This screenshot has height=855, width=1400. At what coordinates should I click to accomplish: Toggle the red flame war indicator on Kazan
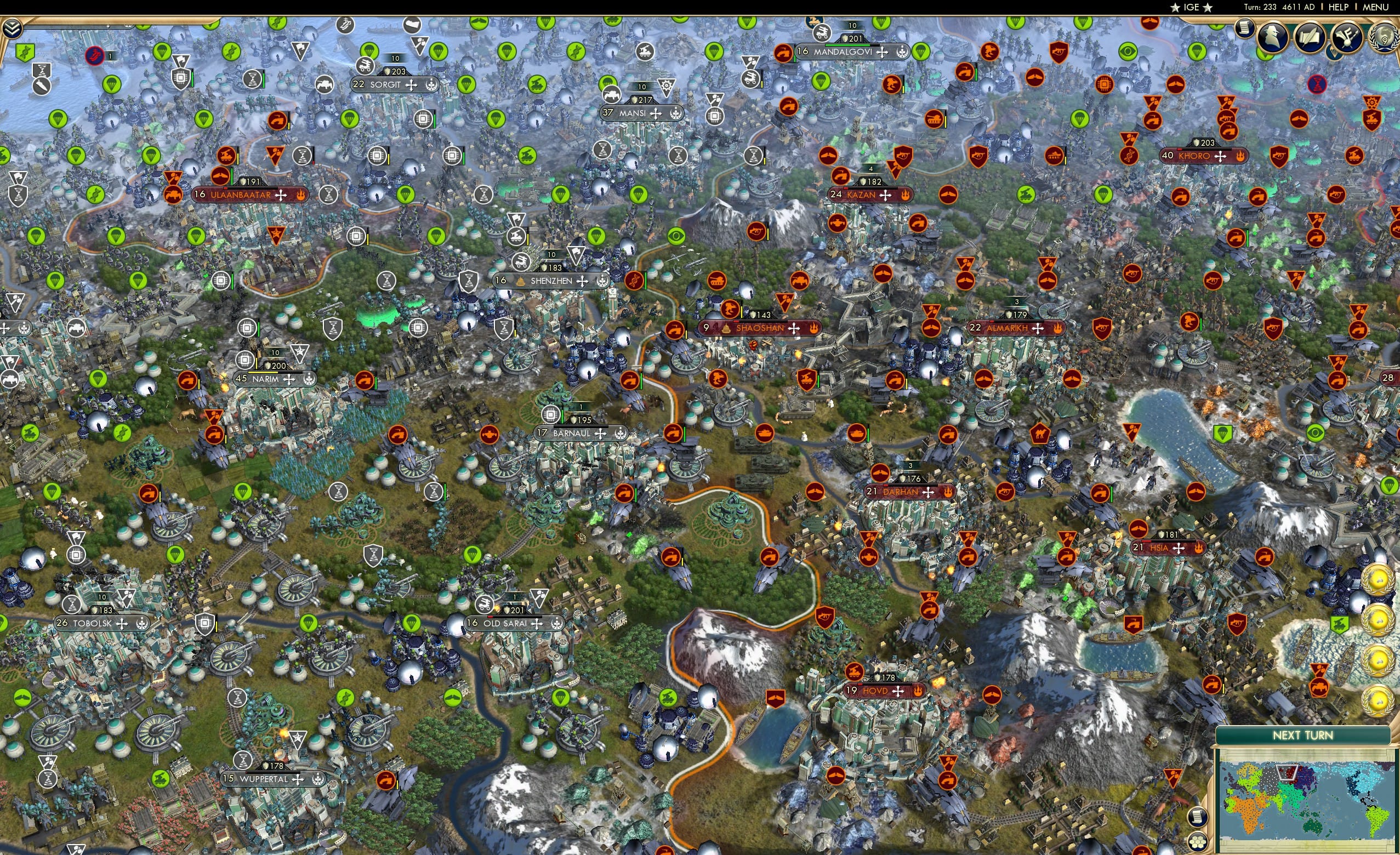pyautogui.click(x=906, y=196)
